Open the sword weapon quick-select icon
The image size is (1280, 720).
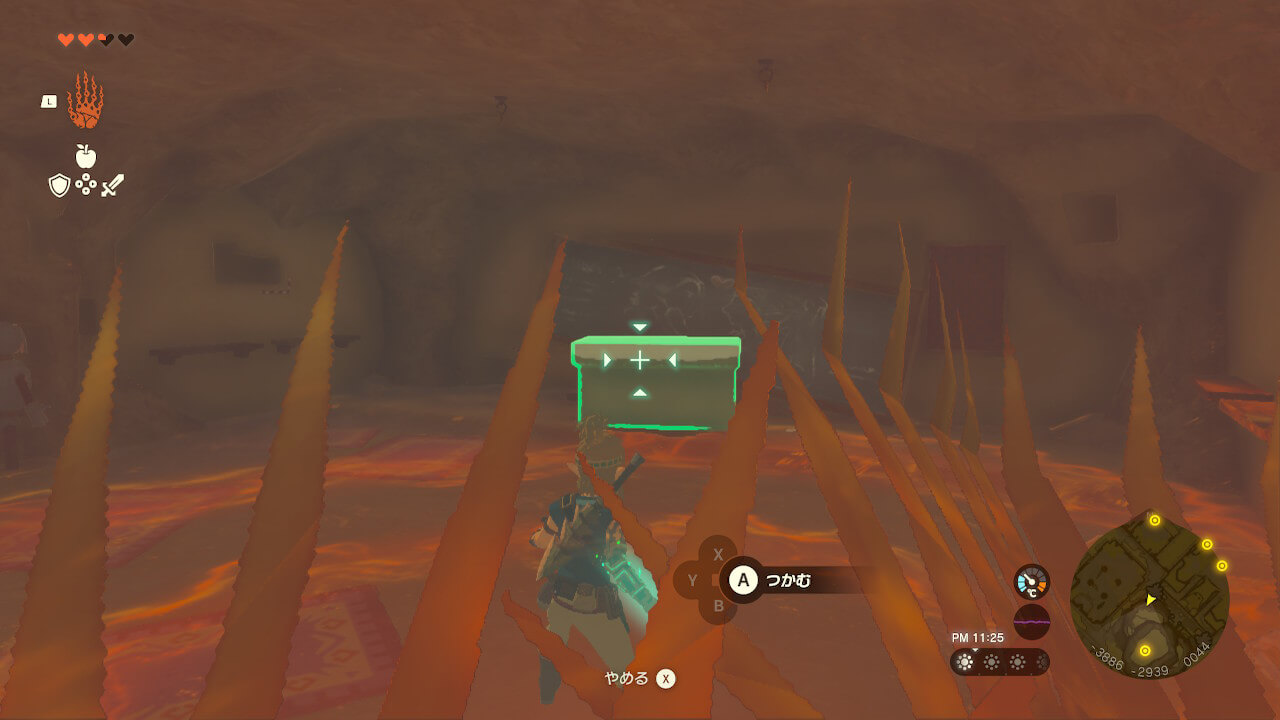pos(112,185)
